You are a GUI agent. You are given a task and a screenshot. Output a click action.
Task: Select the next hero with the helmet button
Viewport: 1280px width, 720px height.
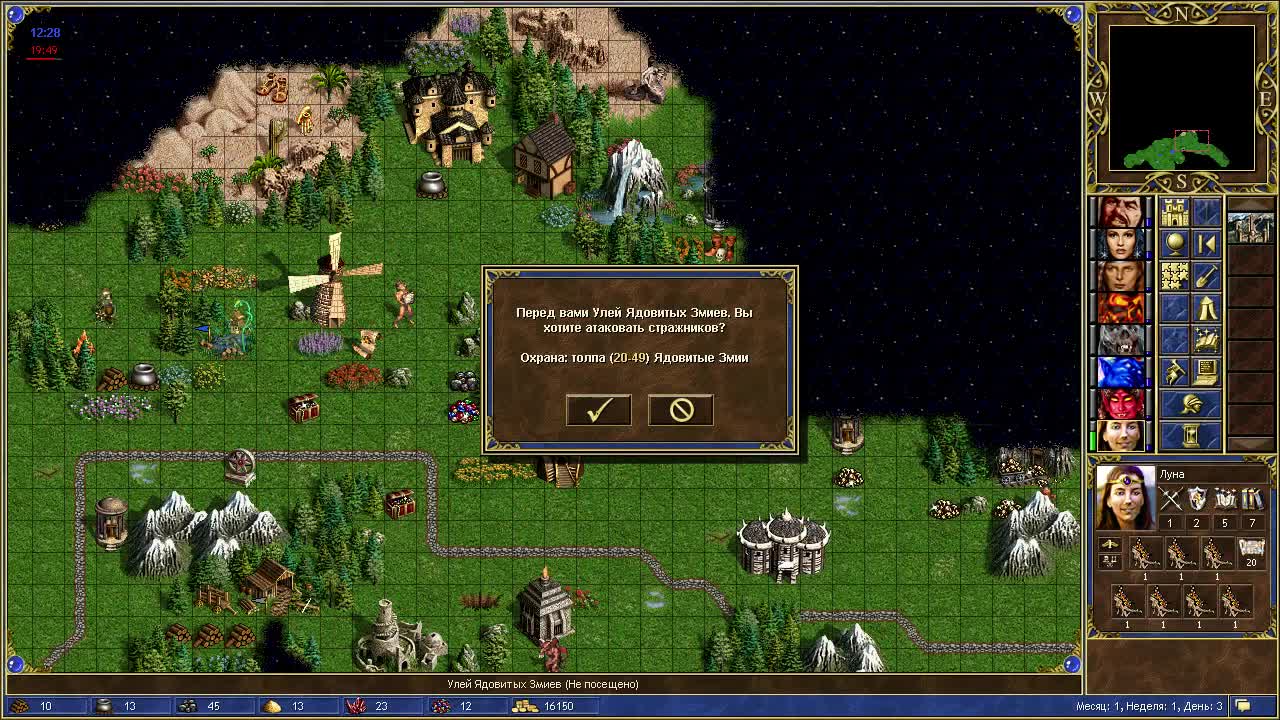(1191, 404)
